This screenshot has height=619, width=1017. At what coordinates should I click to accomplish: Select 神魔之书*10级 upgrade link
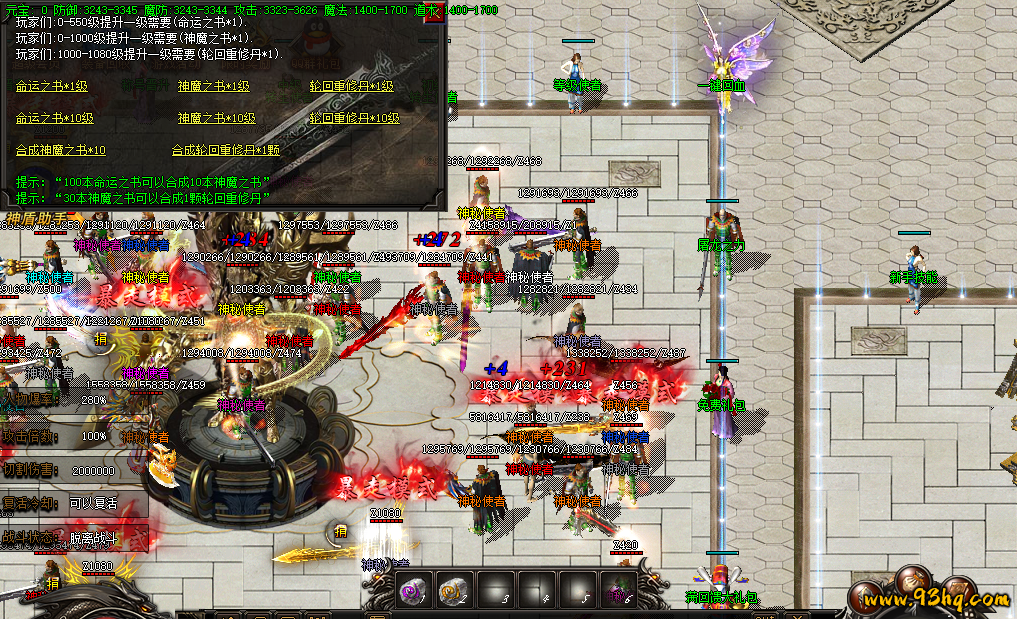coord(217,118)
